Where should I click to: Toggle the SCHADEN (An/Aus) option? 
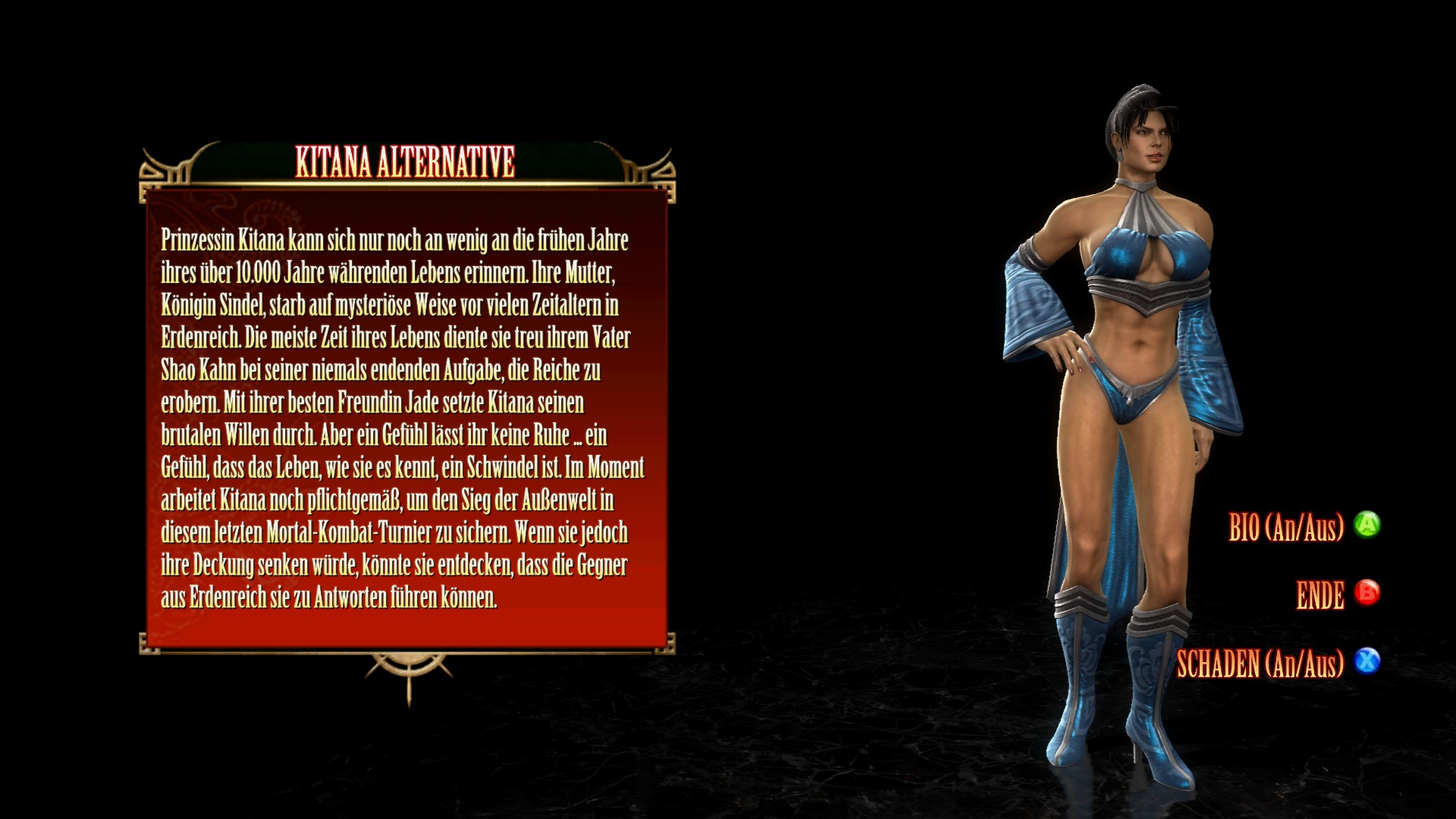pos(1260,664)
